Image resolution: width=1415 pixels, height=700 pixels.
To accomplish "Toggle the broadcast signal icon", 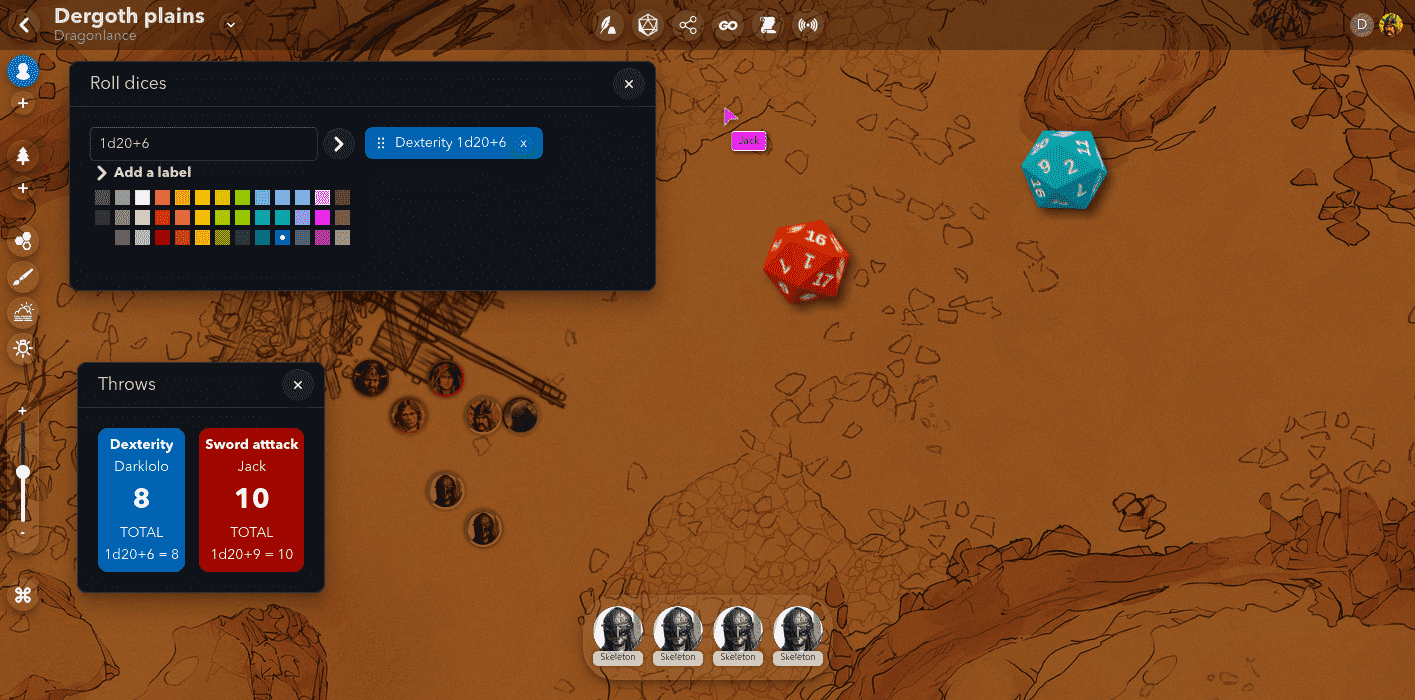I will [x=808, y=26].
